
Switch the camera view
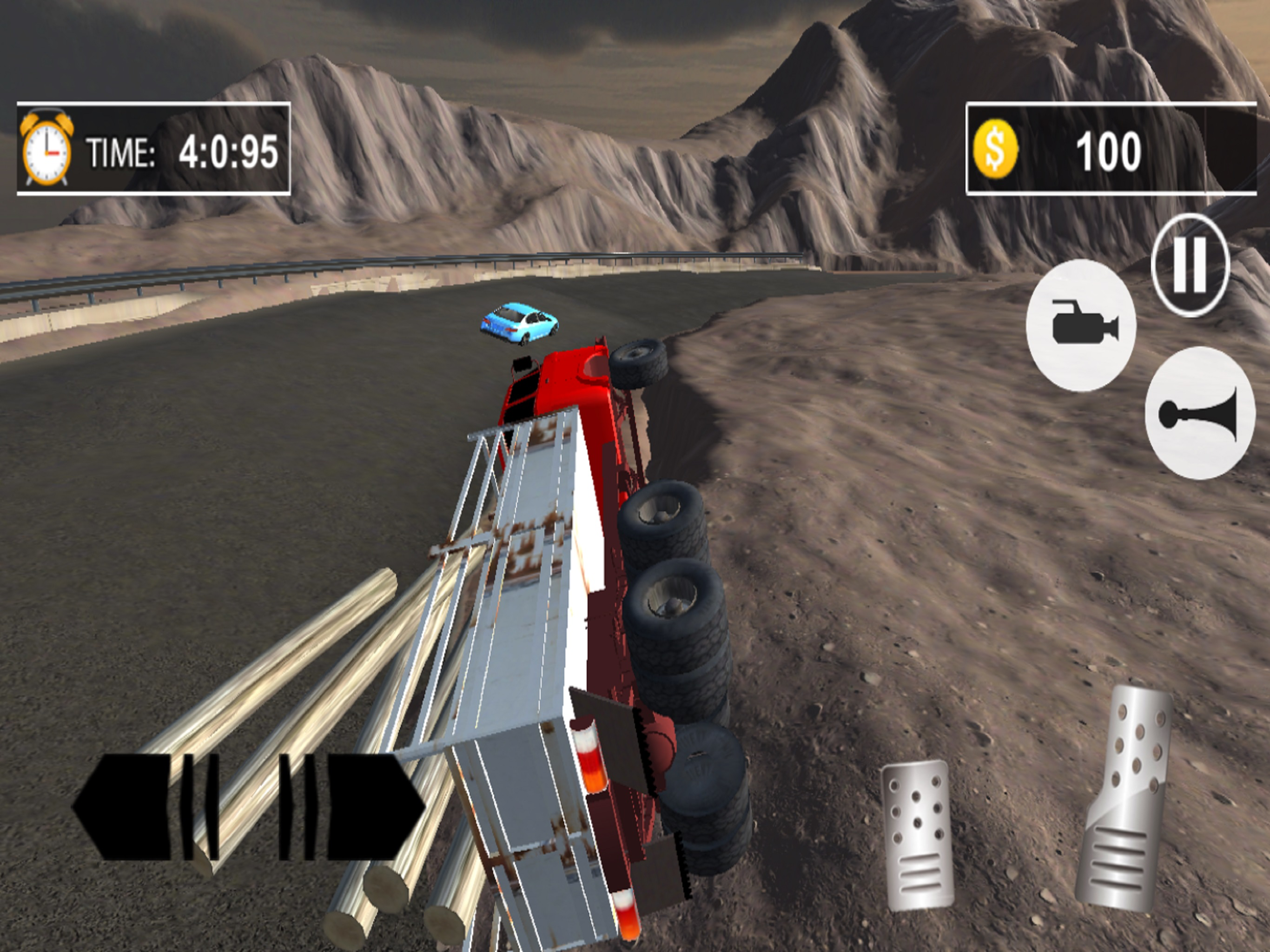point(1081,325)
